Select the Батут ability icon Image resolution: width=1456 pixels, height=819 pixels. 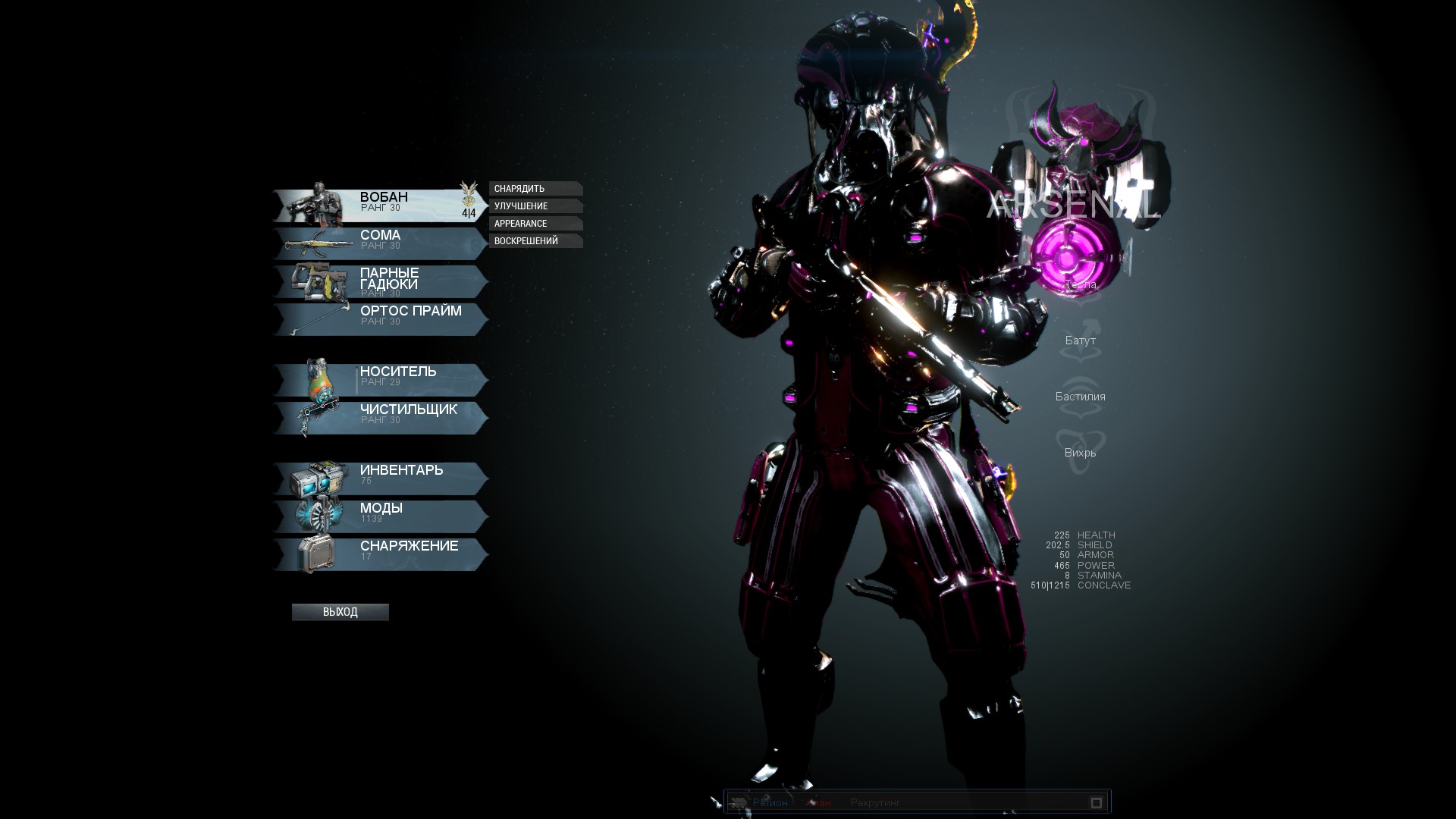(1080, 340)
